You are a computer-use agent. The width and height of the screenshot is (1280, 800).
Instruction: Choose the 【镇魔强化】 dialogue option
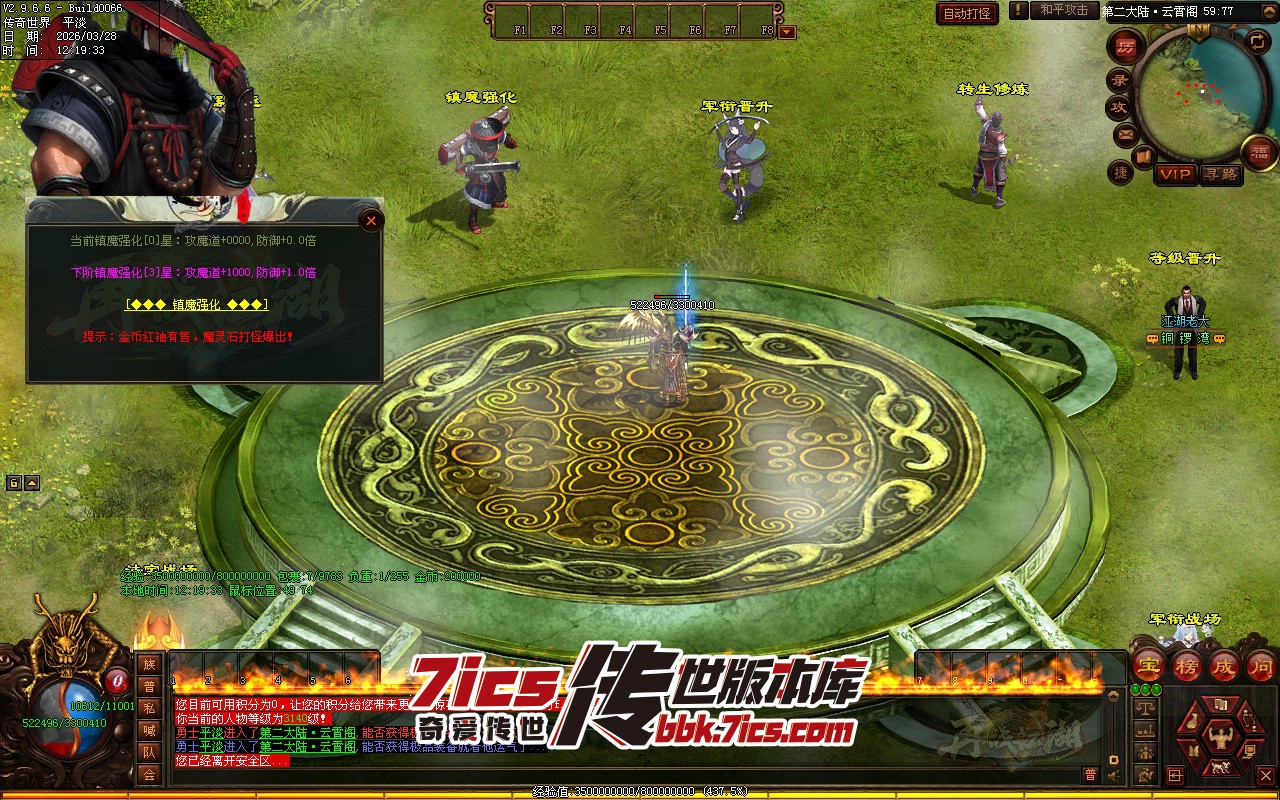197,304
